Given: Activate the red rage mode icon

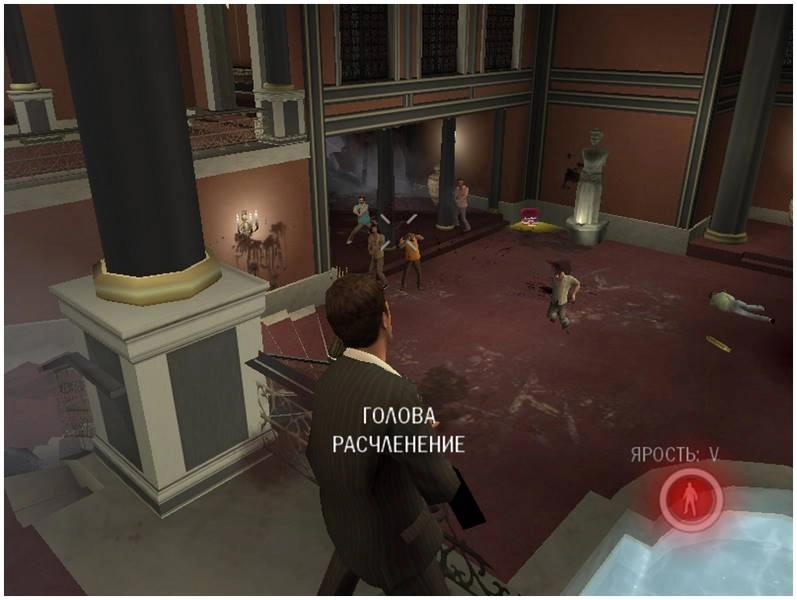Looking at the screenshot, I should [x=691, y=499].
